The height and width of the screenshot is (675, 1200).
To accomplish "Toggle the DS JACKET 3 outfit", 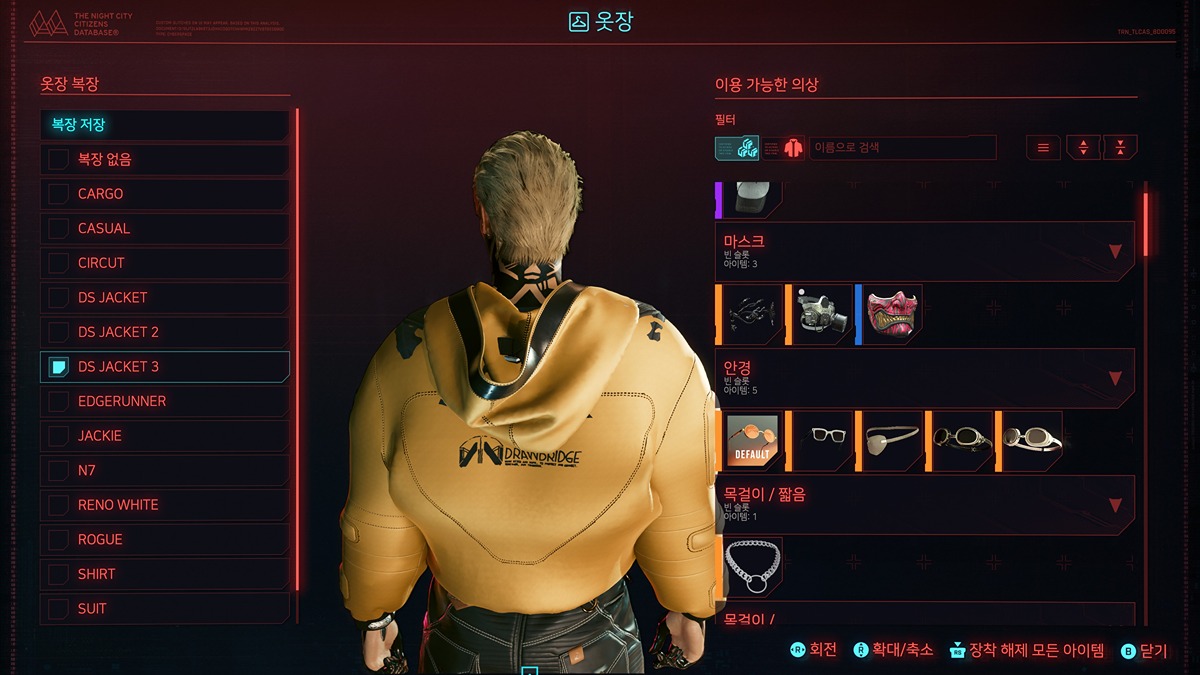I will point(165,367).
